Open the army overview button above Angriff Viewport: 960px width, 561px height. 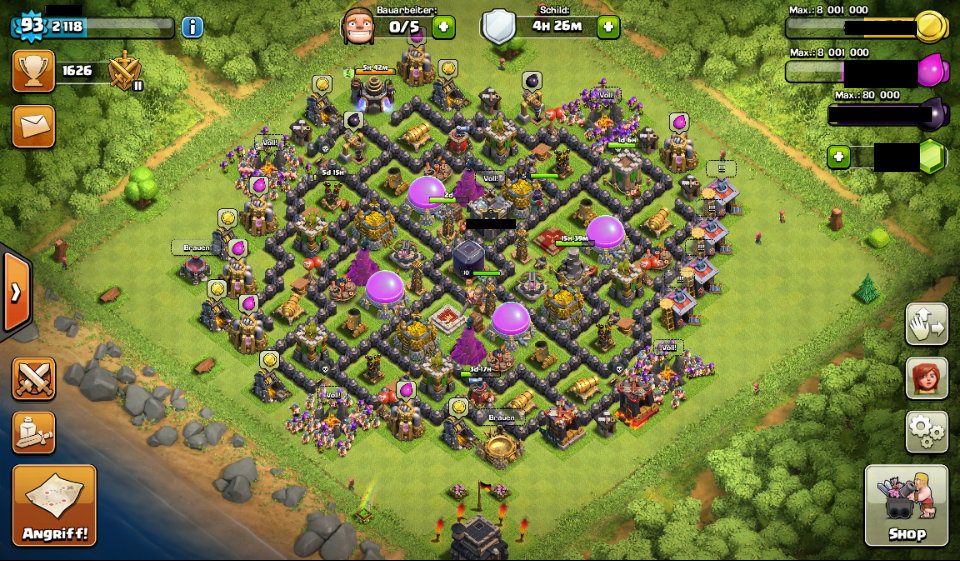[x=33, y=432]
